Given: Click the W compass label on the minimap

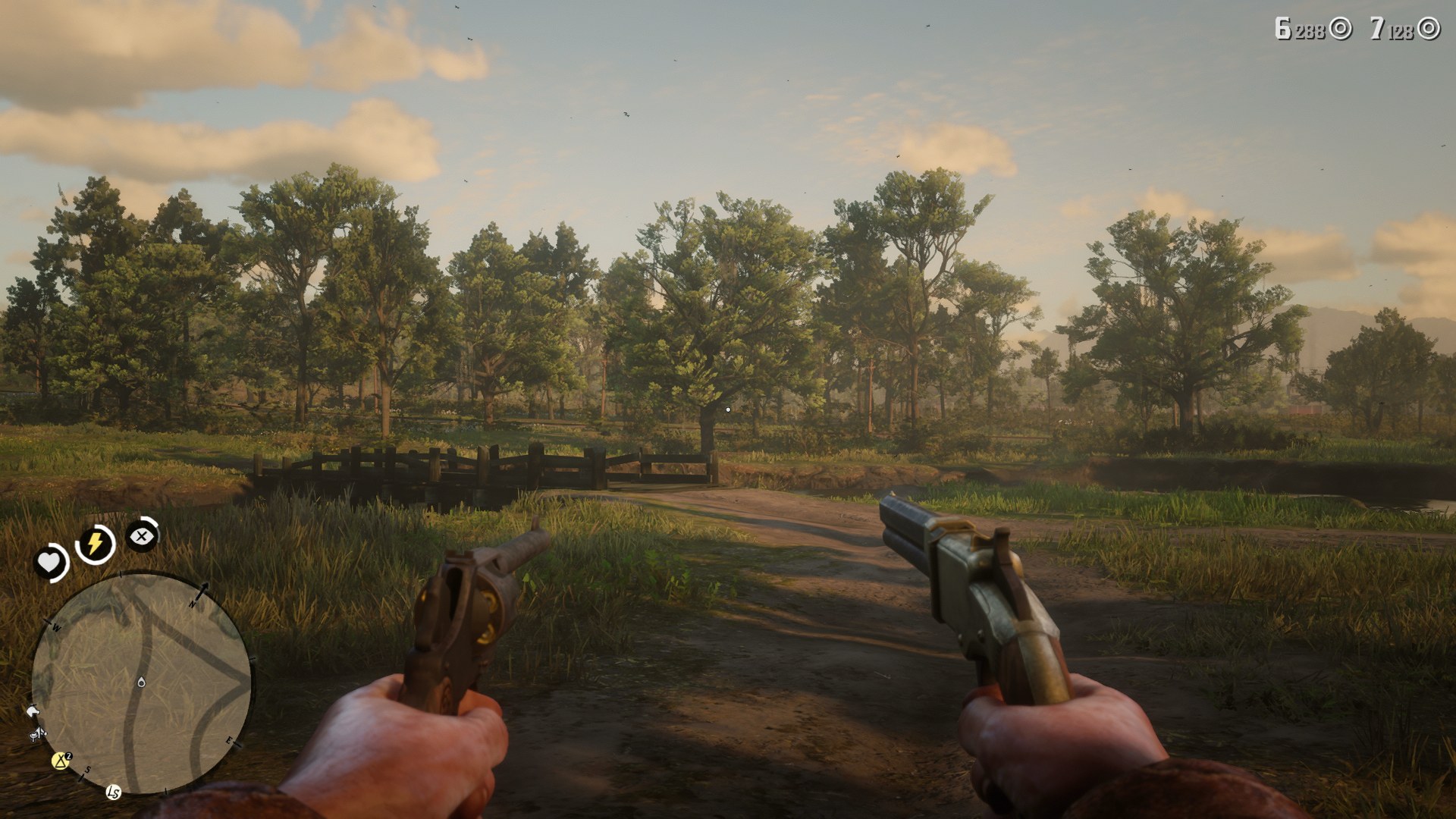Looking at the screenshot, I should [x=56, y=626].
